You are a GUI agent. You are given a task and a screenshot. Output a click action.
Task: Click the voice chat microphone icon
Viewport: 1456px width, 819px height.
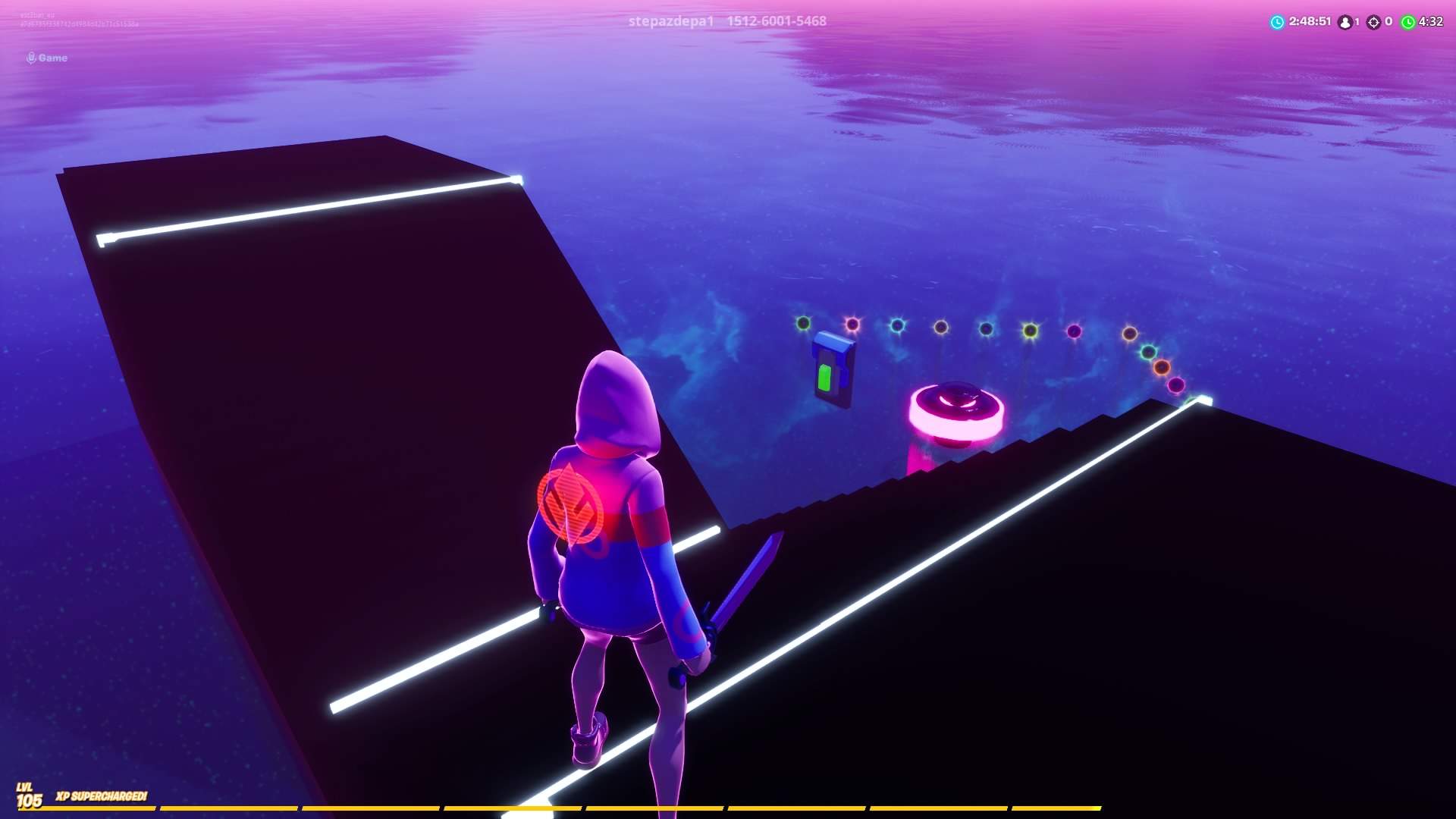[x=30, y=57]
